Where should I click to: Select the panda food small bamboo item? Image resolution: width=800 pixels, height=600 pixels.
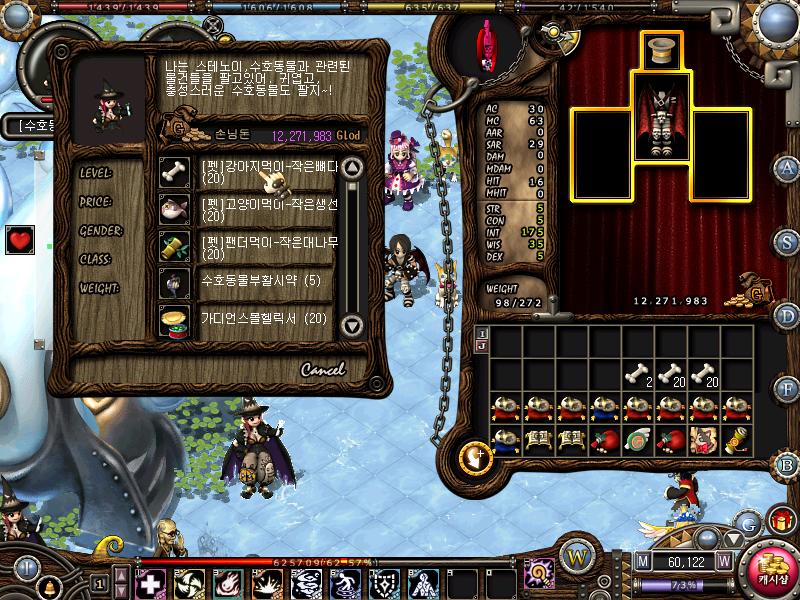click(268, 247)
